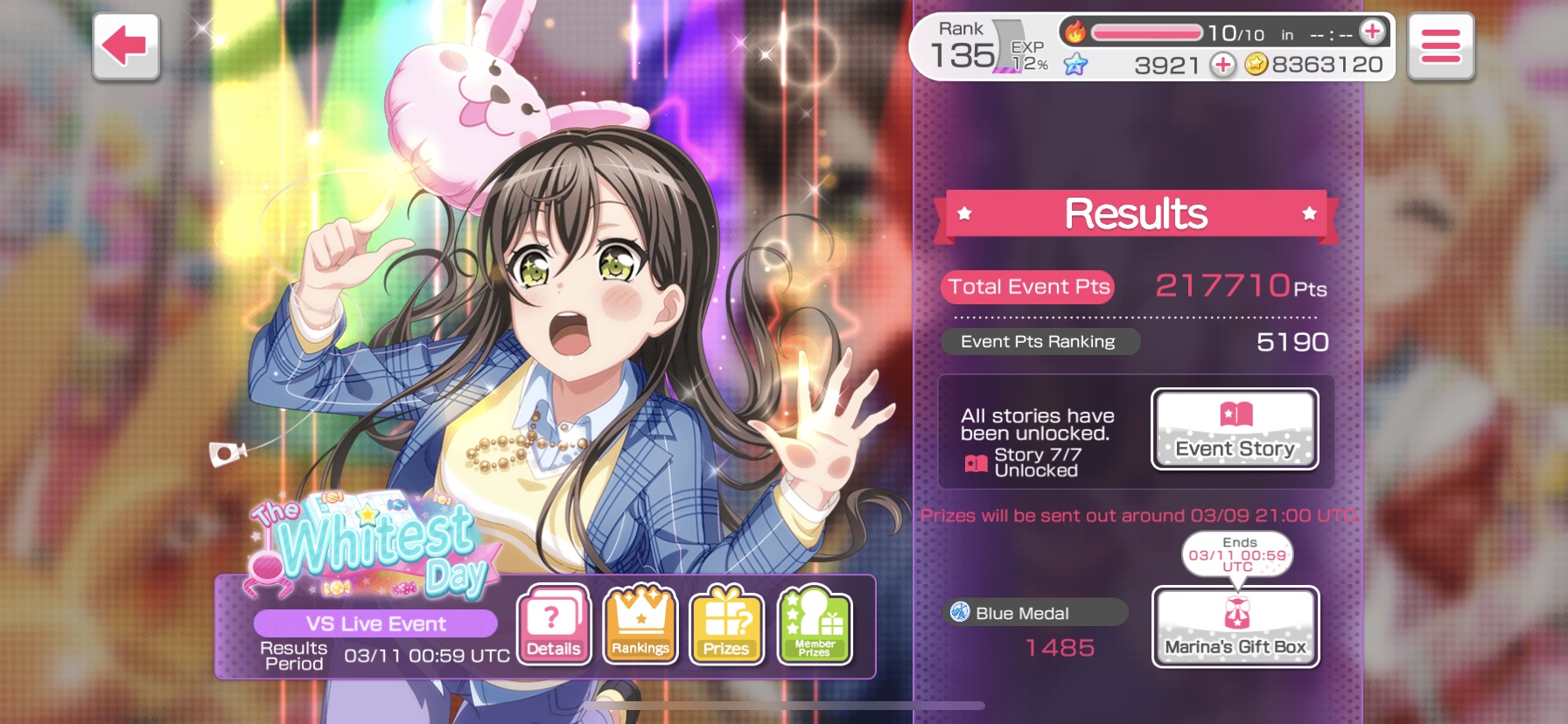Viewport: 1568px width, 724px height.
Task: Open the Event Story
Action: pos(1235,429)
